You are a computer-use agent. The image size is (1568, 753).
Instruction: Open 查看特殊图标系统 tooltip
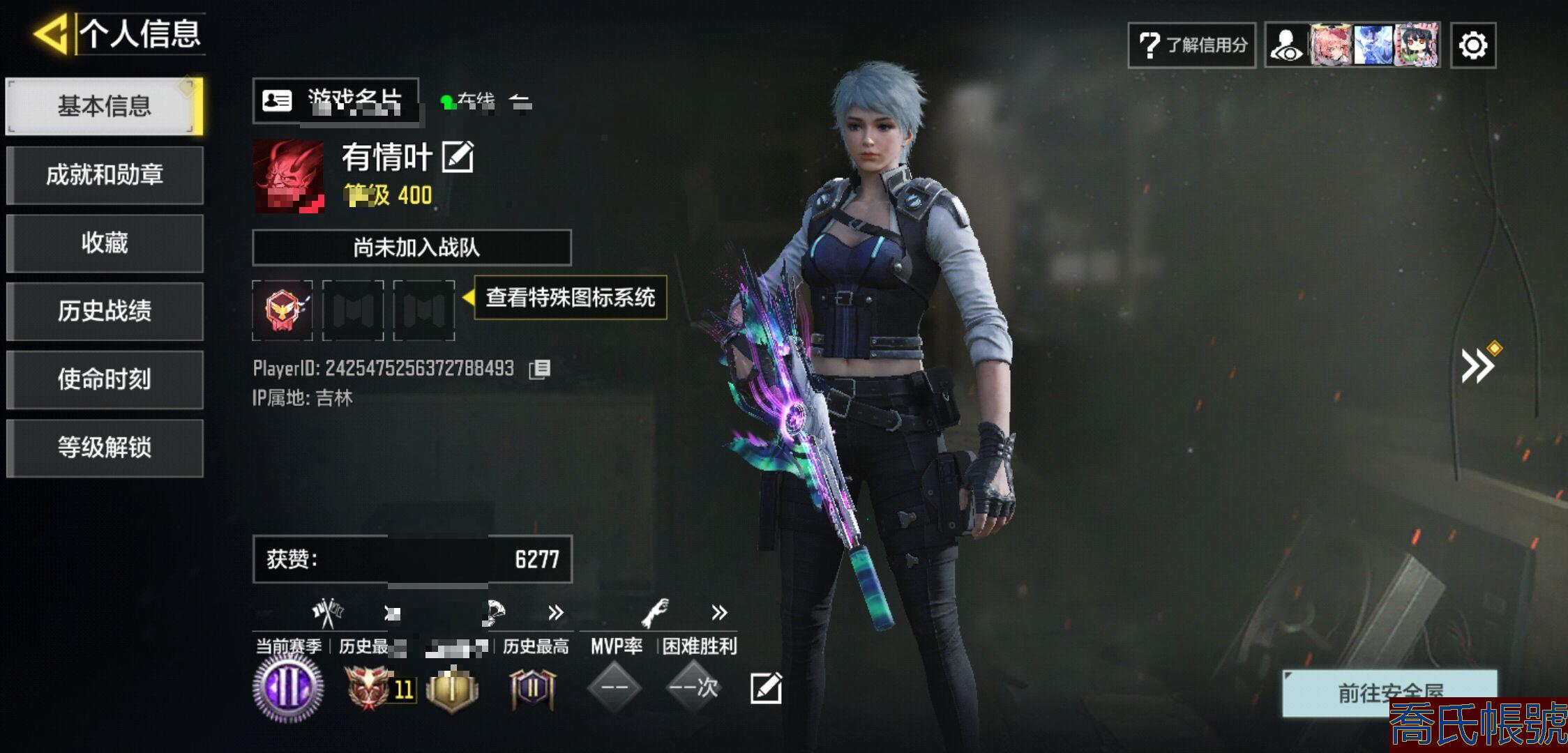570,298
